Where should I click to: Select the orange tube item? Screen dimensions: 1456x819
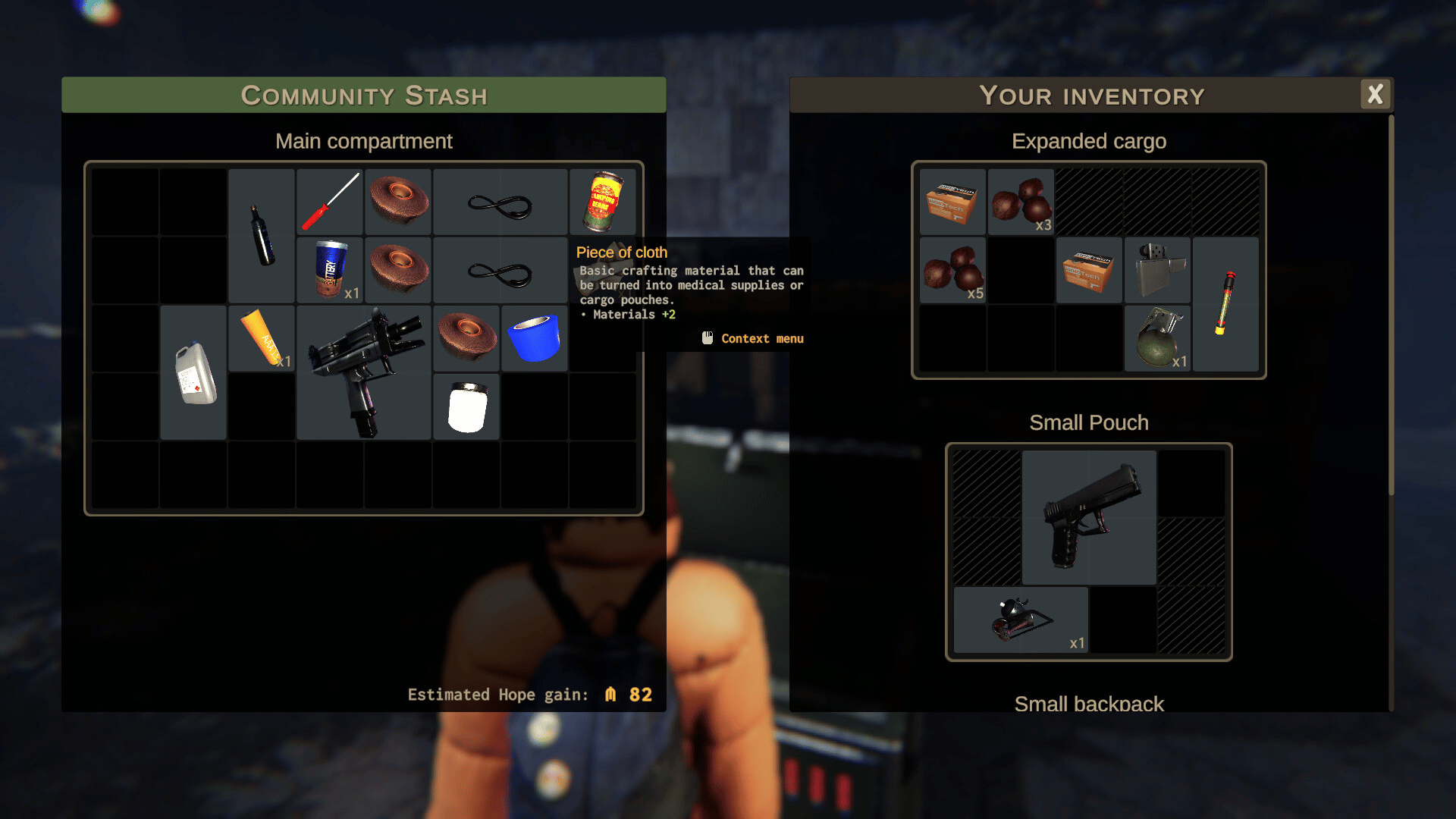(x=262, y=337)
